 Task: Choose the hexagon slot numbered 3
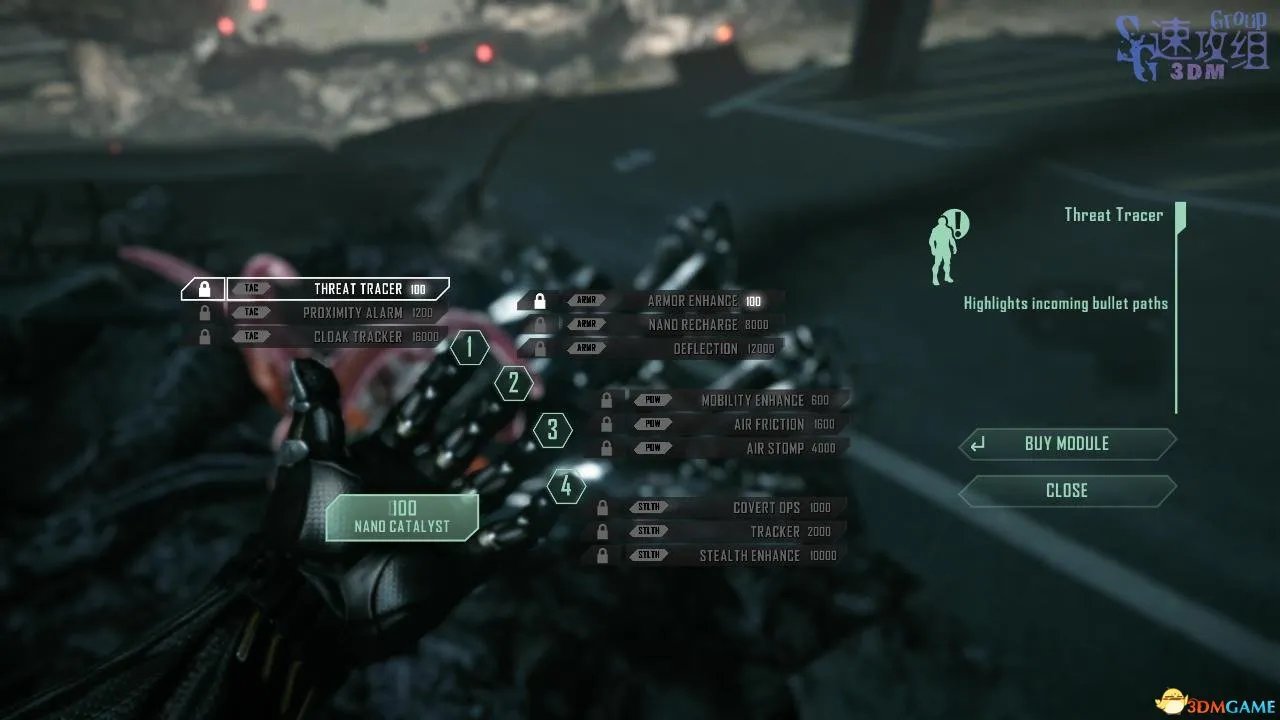click(x=553, y=431)
